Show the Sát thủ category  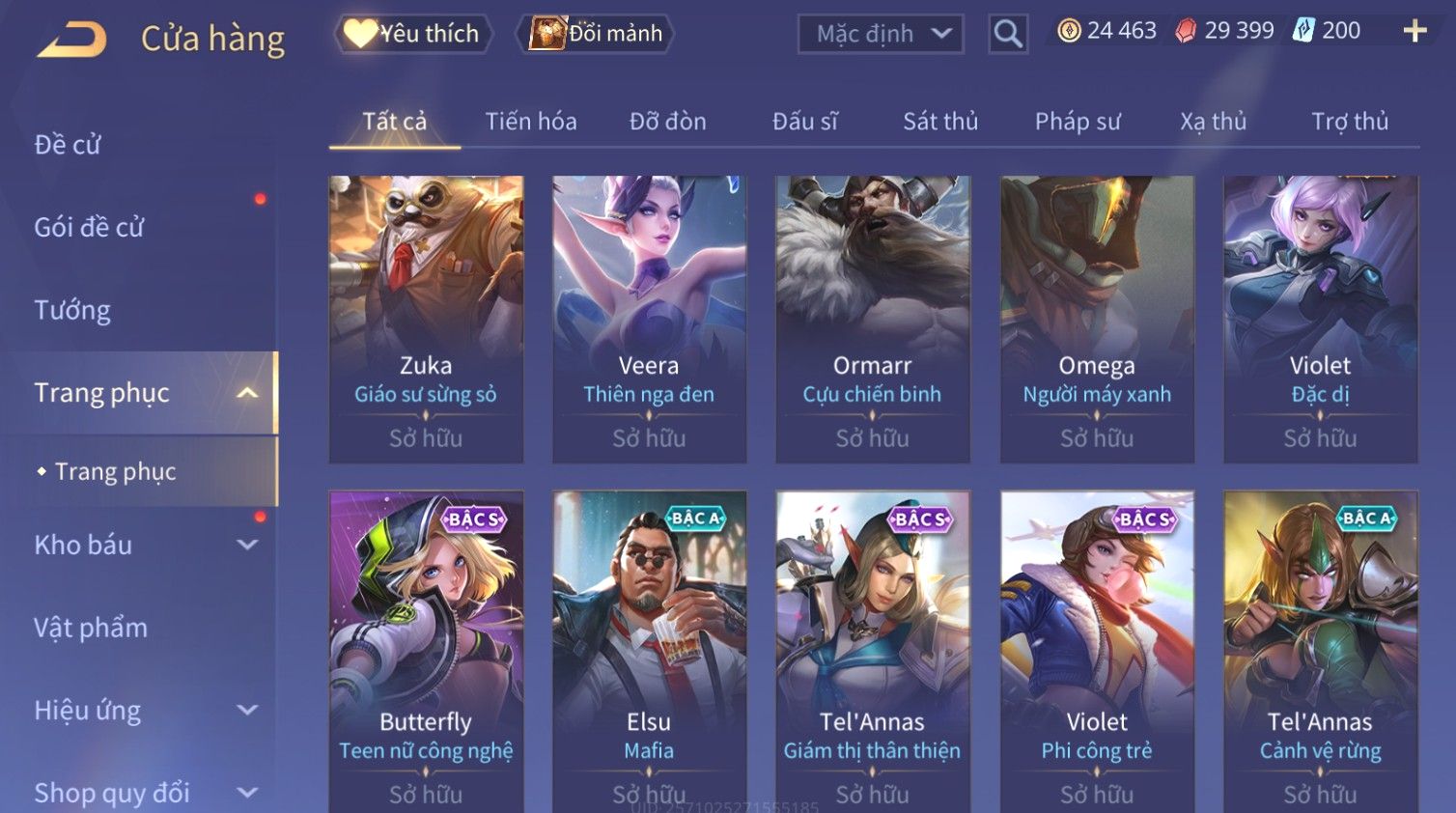point(940,122)
